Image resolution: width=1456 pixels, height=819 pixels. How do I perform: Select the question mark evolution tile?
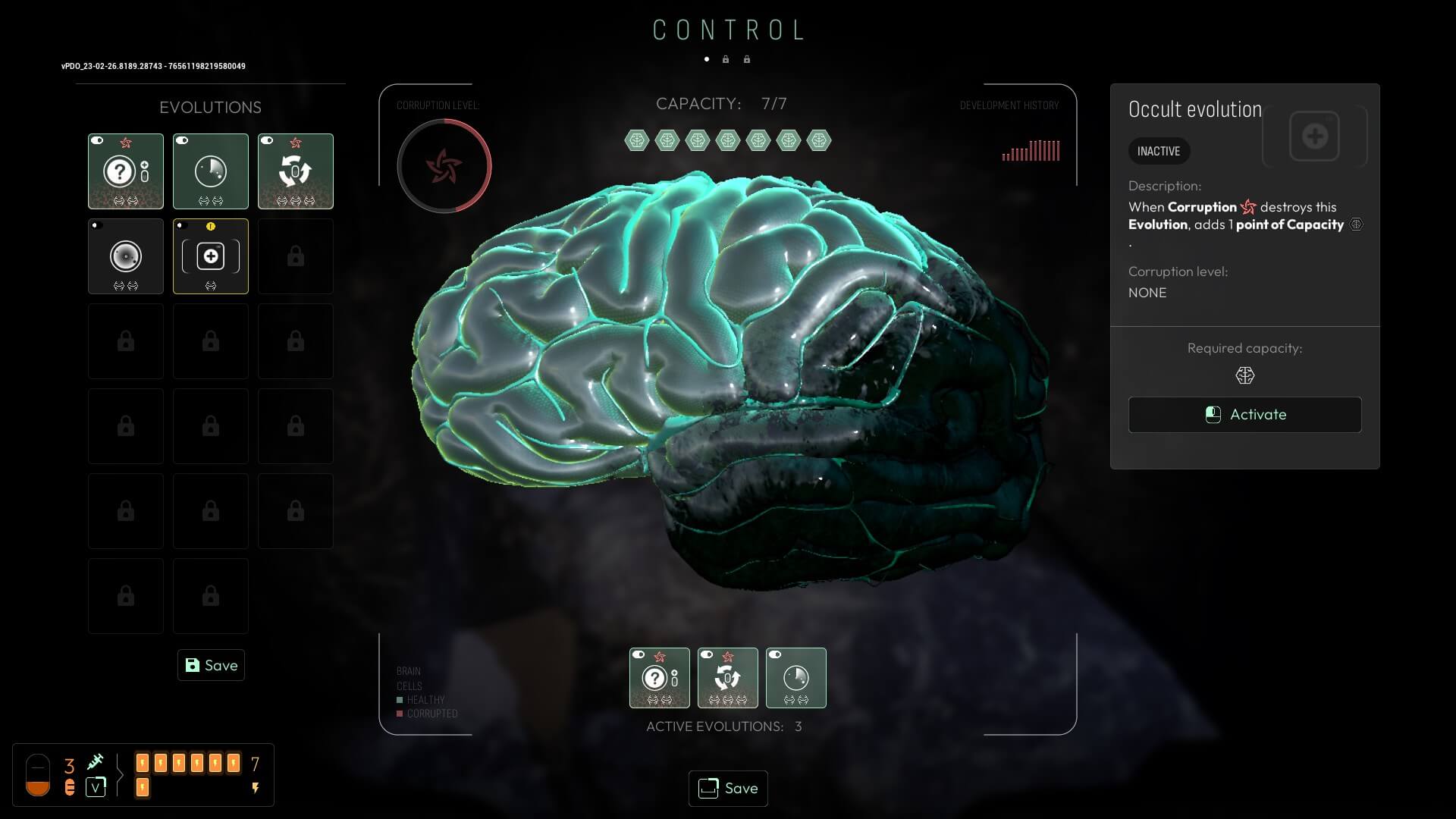coord(125,171)
